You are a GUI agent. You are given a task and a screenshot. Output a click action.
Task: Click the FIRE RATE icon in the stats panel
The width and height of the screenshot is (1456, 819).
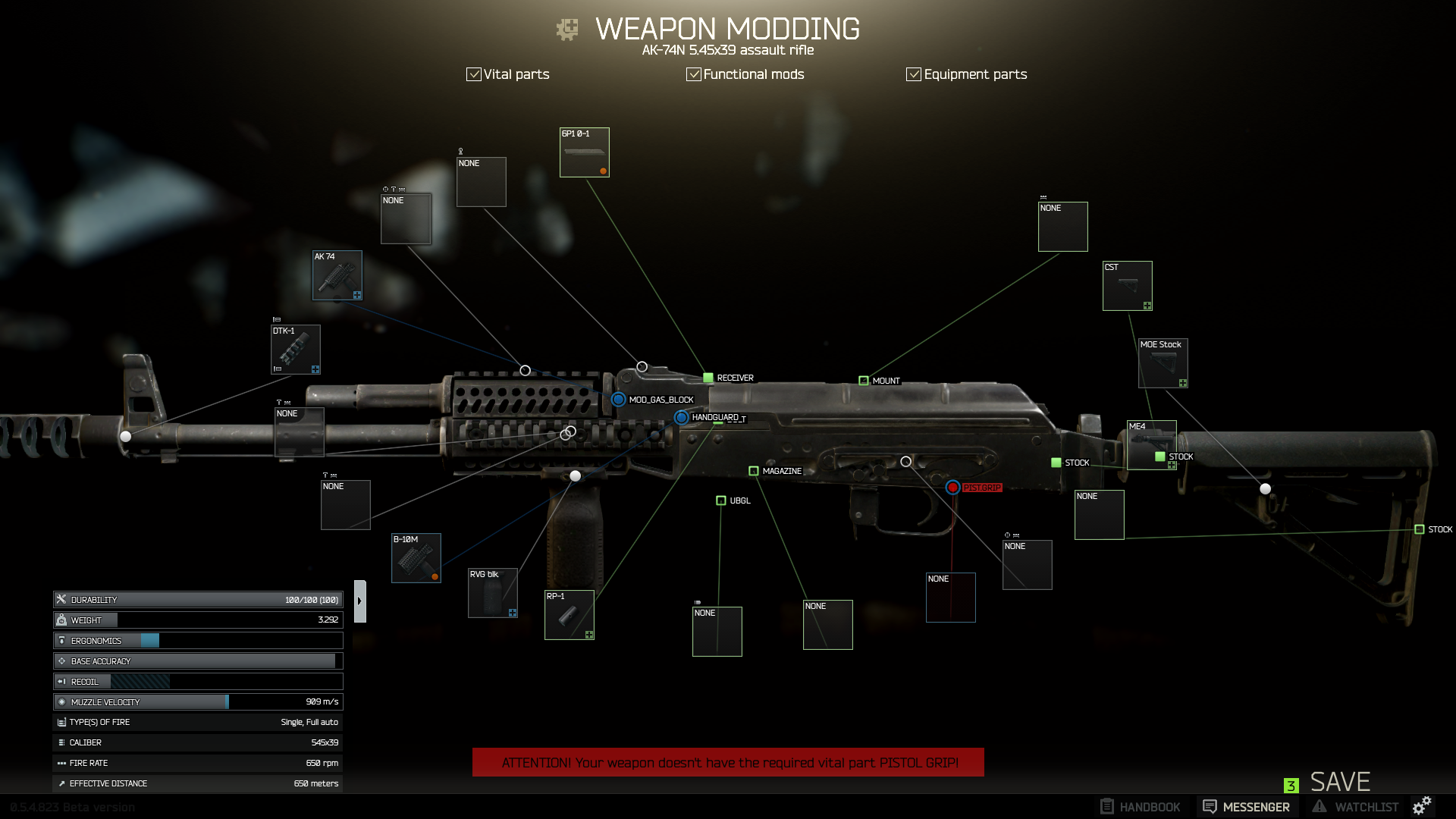61,763
